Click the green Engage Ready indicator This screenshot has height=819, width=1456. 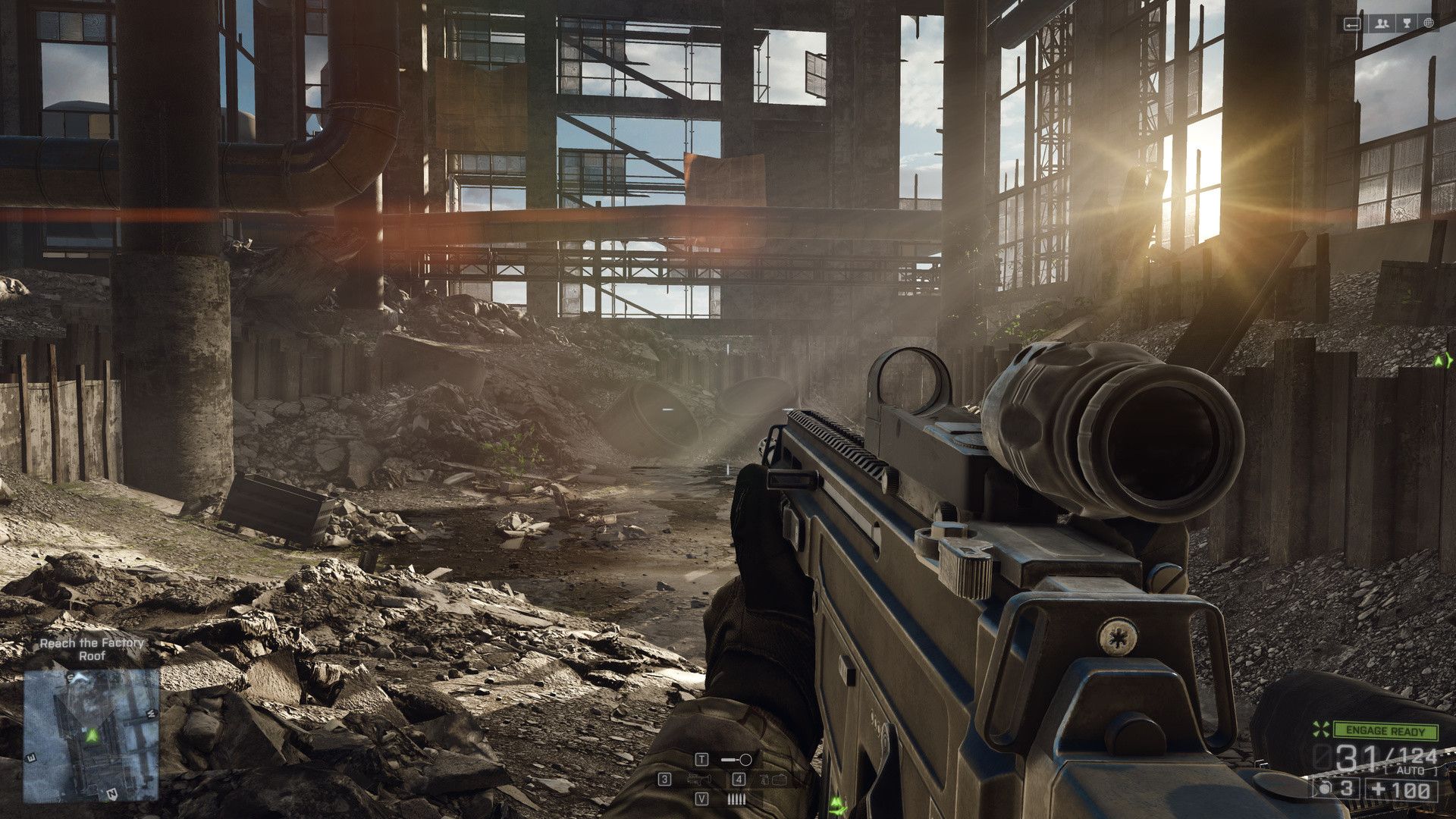(1386, 731)
